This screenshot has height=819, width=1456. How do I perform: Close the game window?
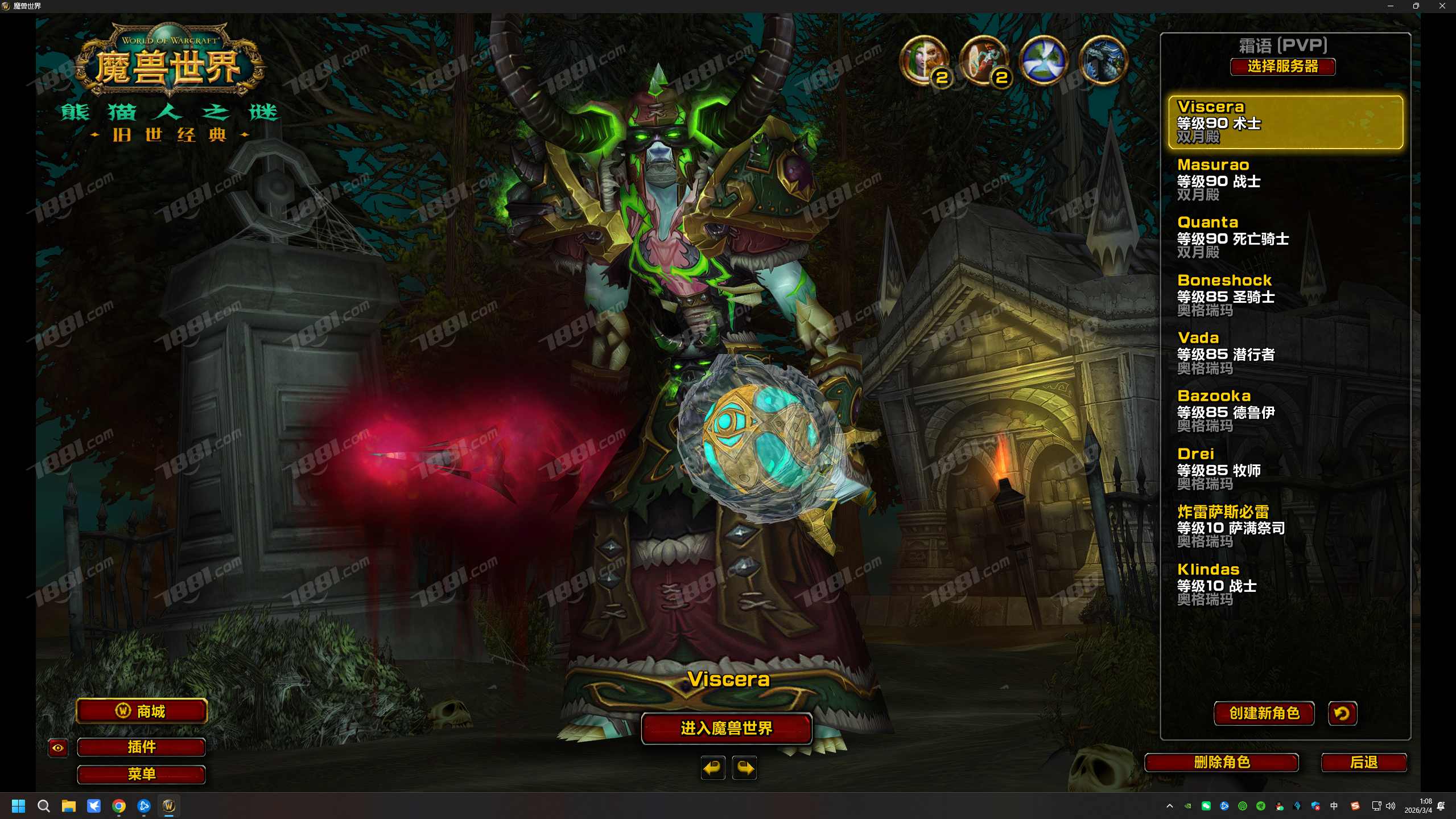click(x=1442, y=6)
